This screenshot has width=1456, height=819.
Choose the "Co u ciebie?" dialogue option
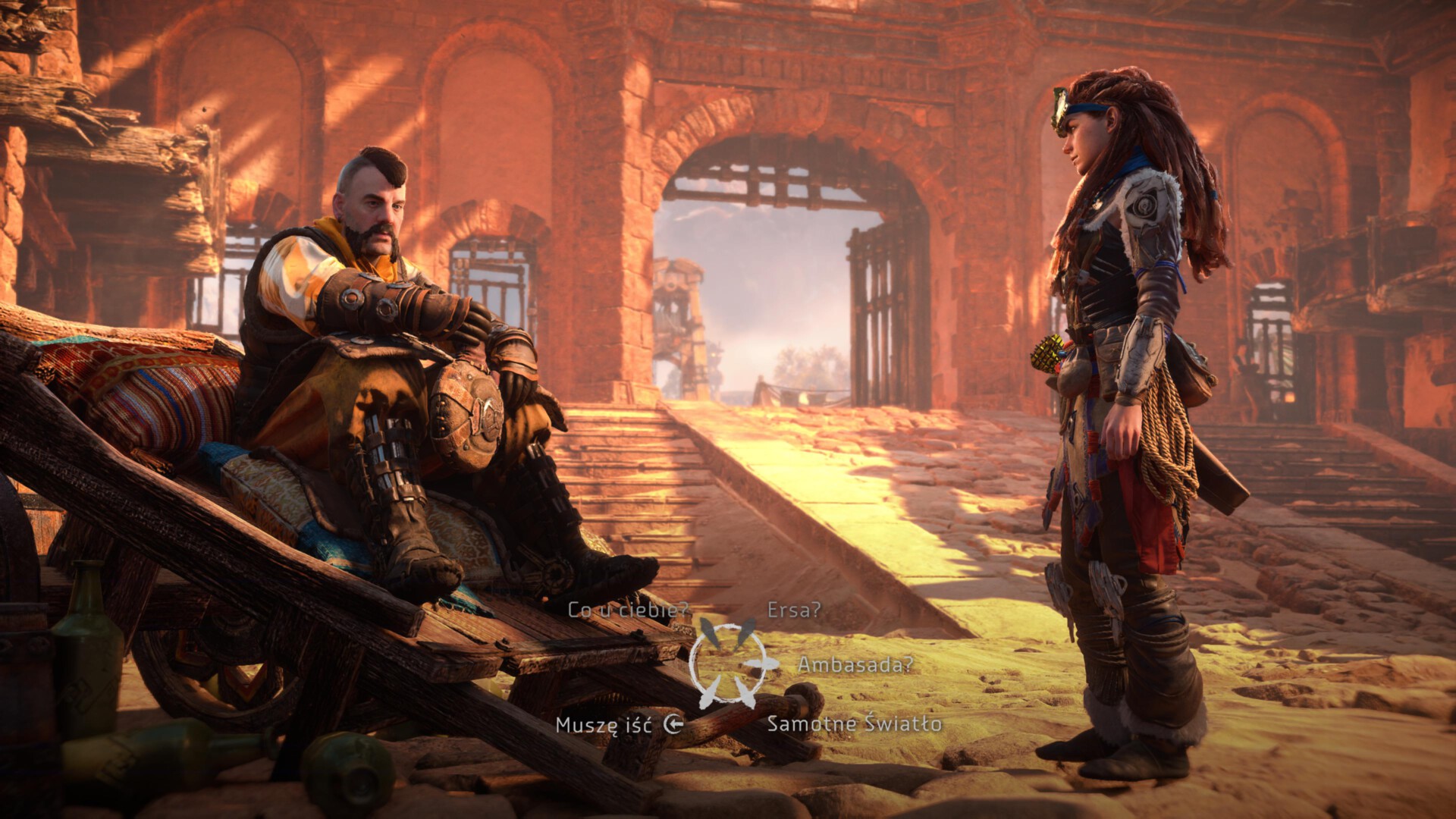[x=628, y=610]
